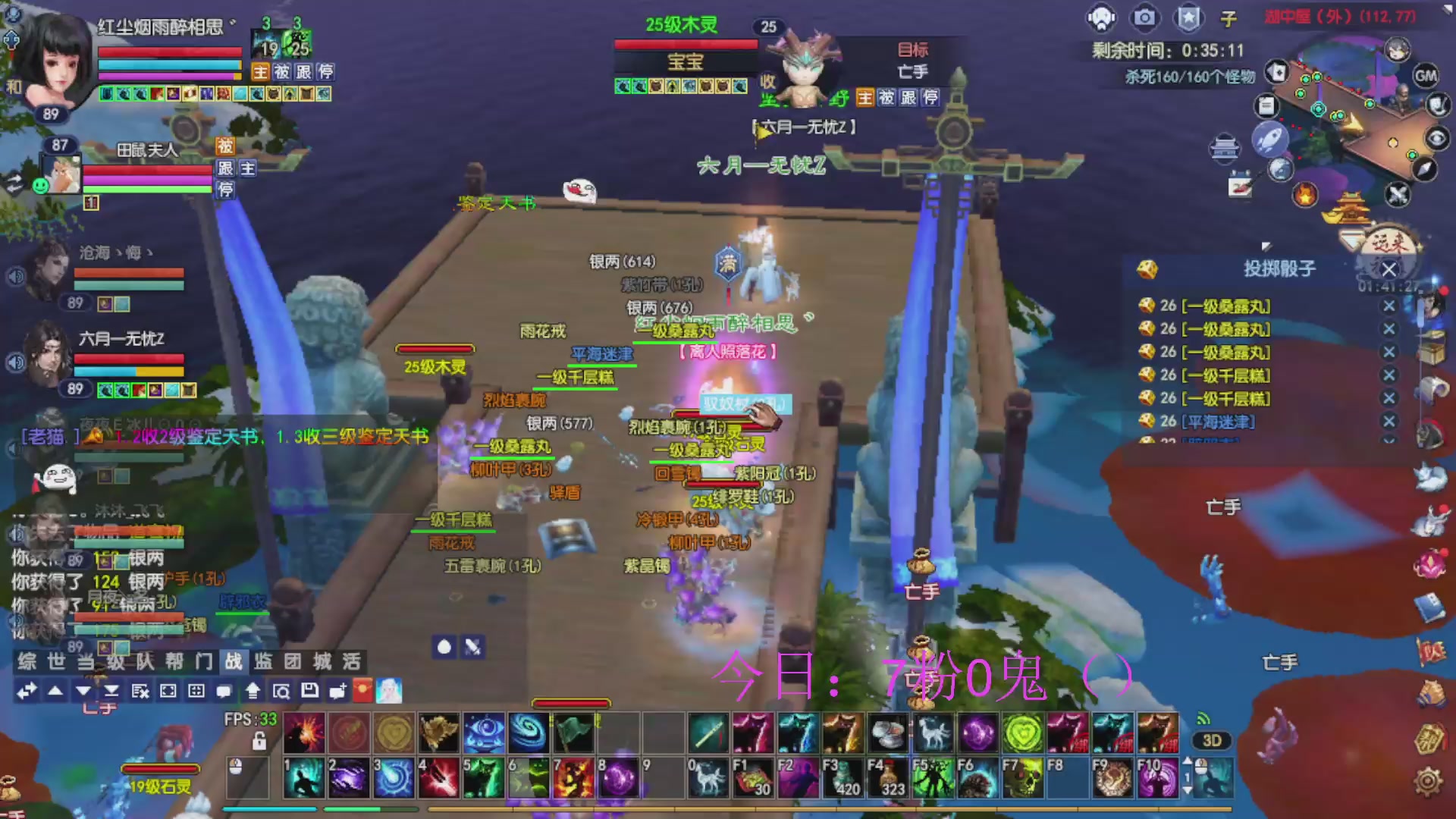Toggle the 3D view mode button
Image resolution: width=1456 pixels, height=819 pixels.
point(1211,740)
